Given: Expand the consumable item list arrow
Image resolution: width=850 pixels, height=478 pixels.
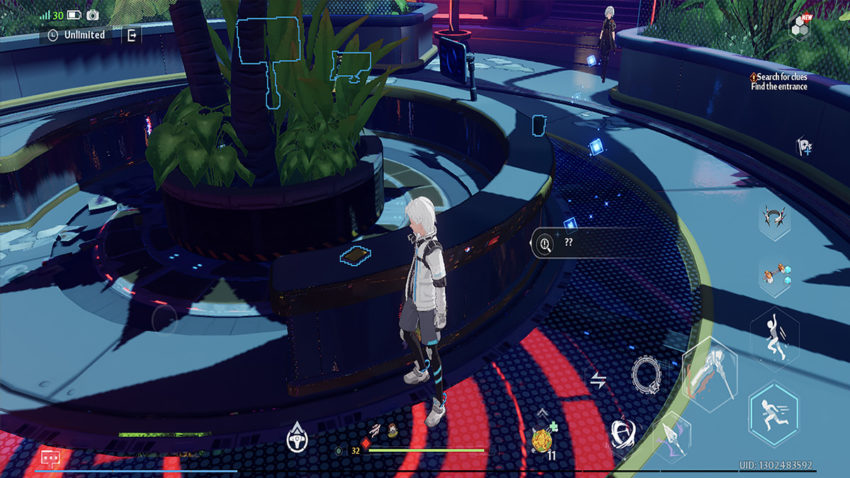Looking at the screenshot, I should (x=543, y=410).
